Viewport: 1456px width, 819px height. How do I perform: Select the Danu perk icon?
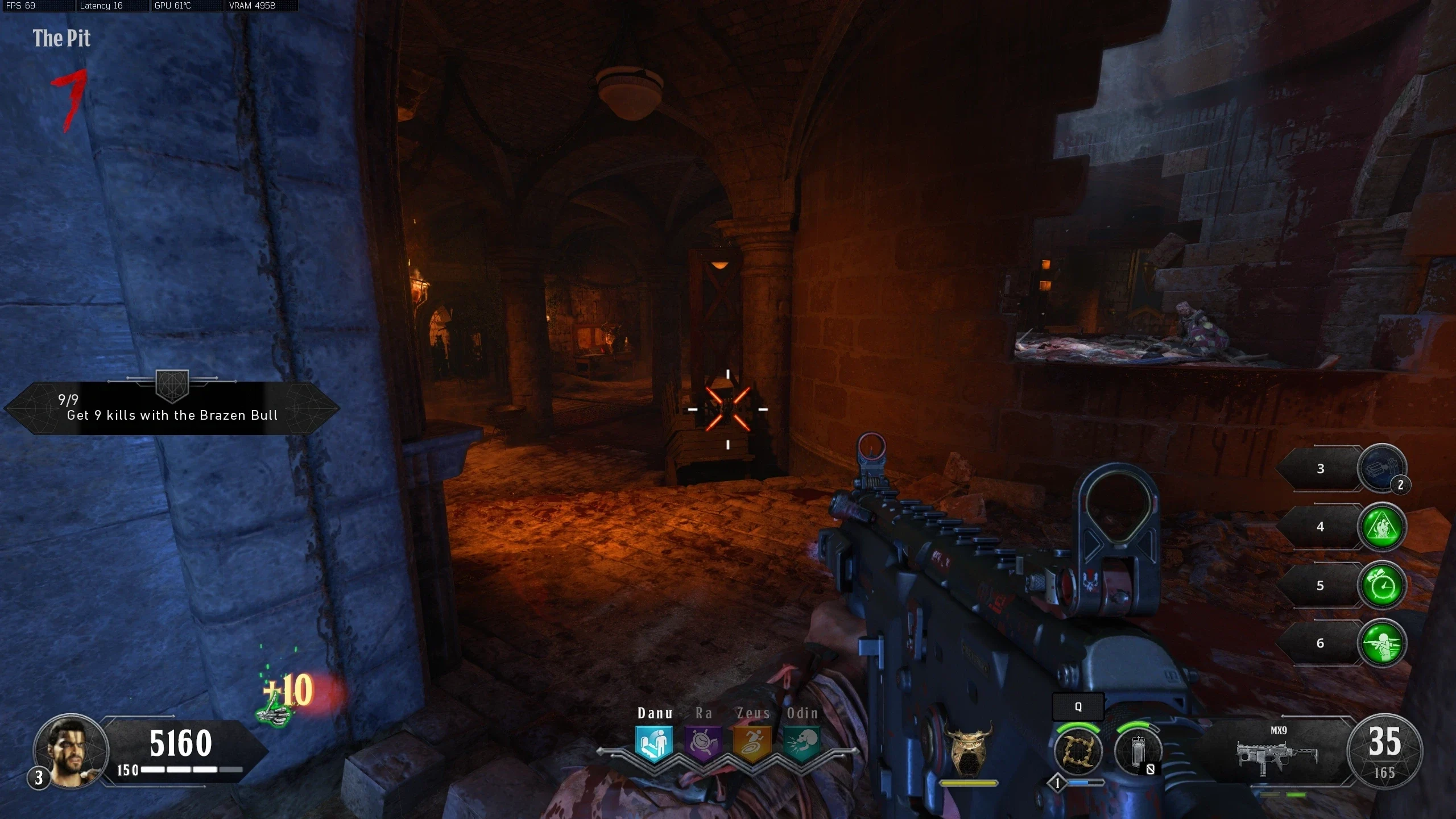click(x=654, y=743)
